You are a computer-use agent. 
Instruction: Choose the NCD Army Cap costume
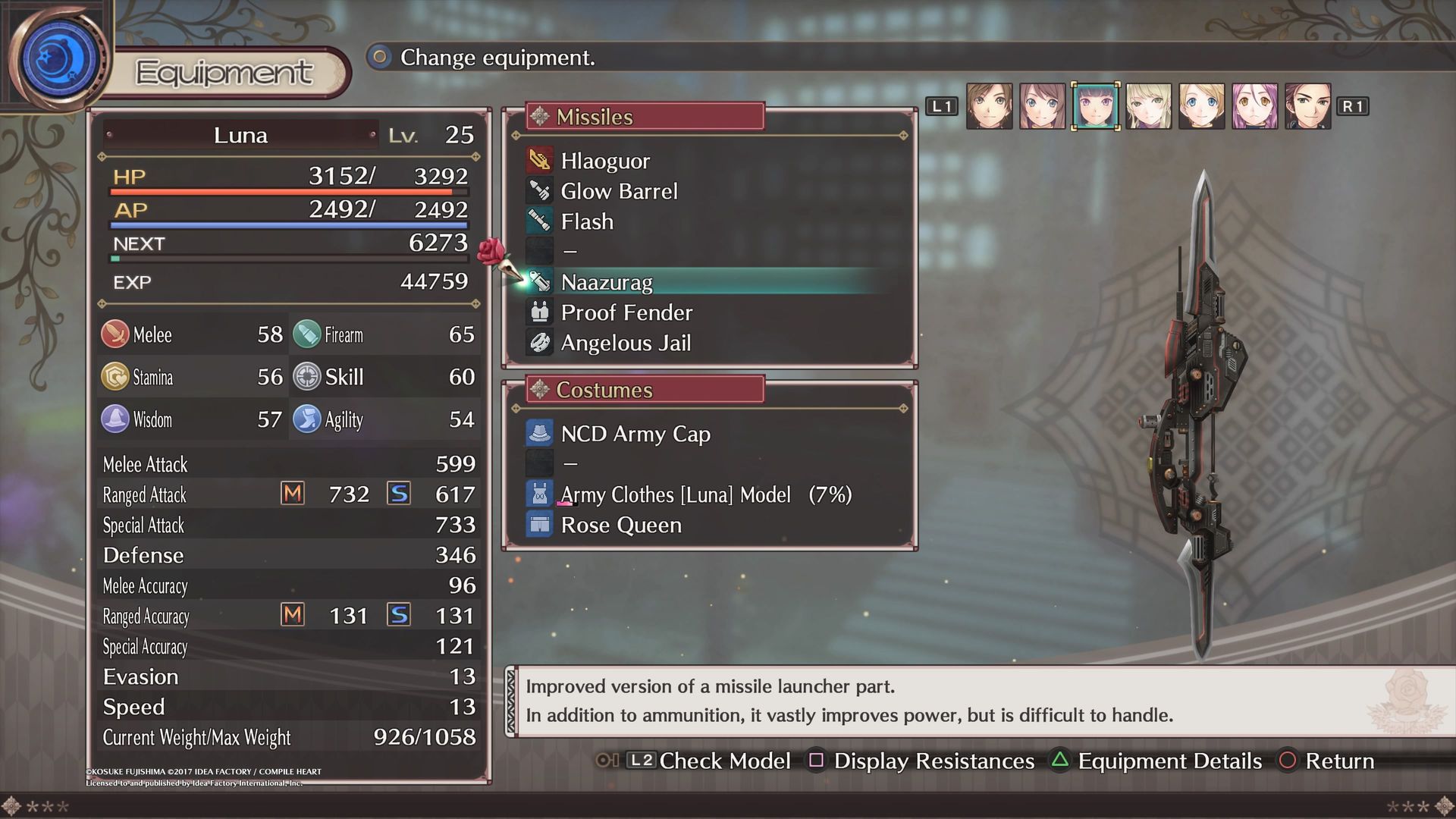[635, 434]
